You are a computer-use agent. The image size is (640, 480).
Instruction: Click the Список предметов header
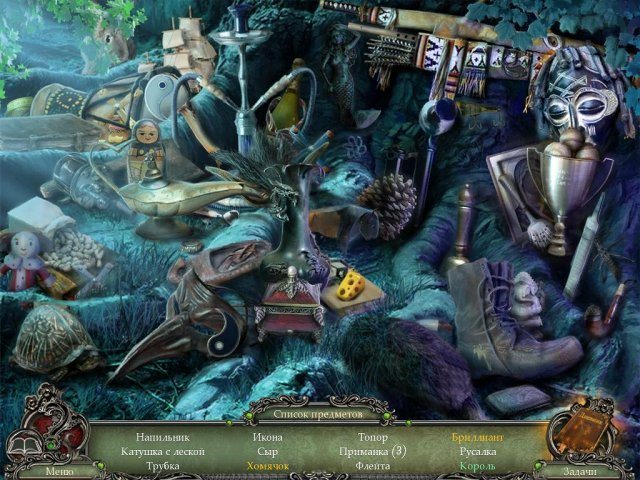[320, 412]
